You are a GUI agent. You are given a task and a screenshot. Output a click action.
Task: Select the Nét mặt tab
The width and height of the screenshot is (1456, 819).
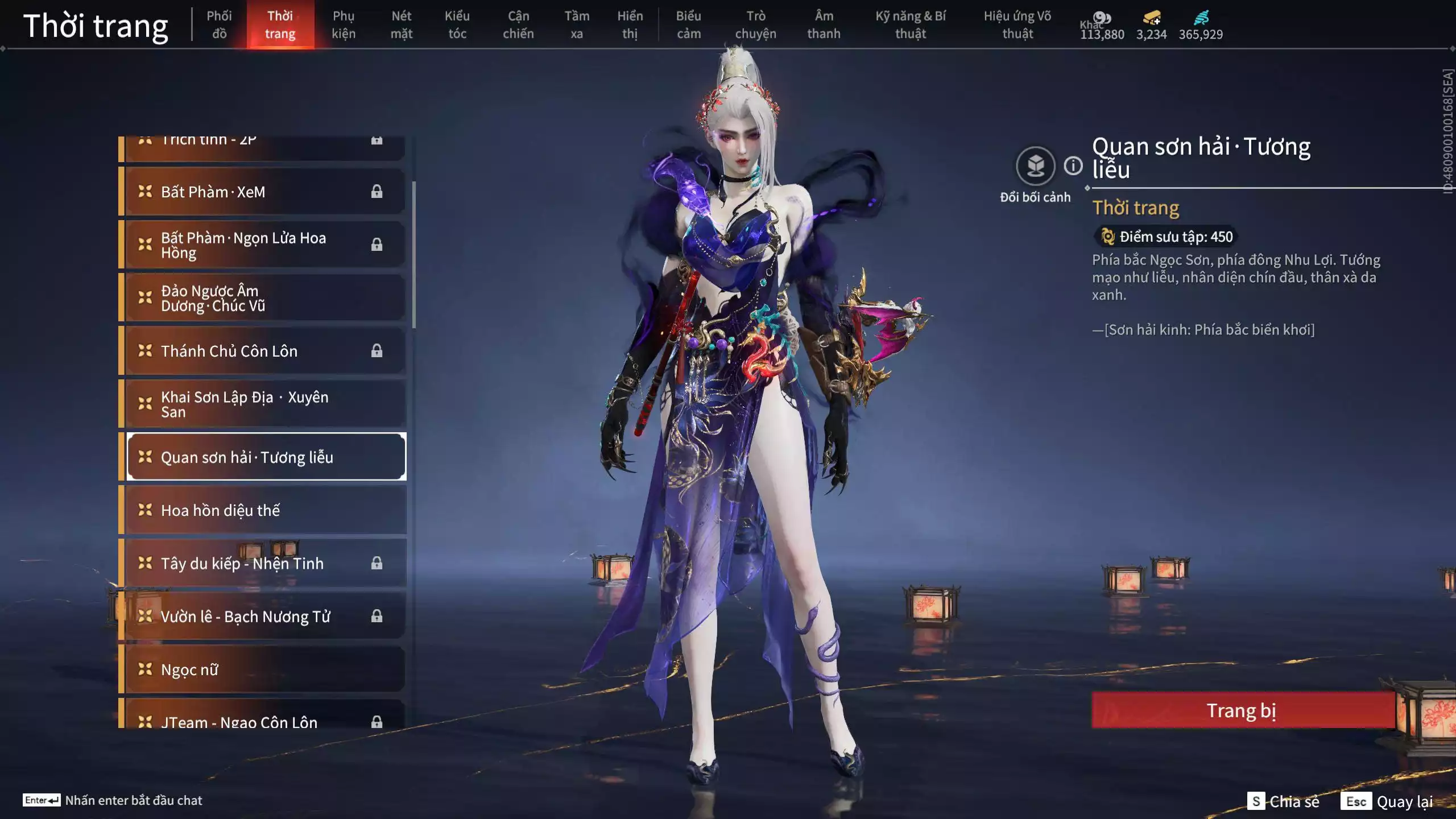click(x=401, y=25)
